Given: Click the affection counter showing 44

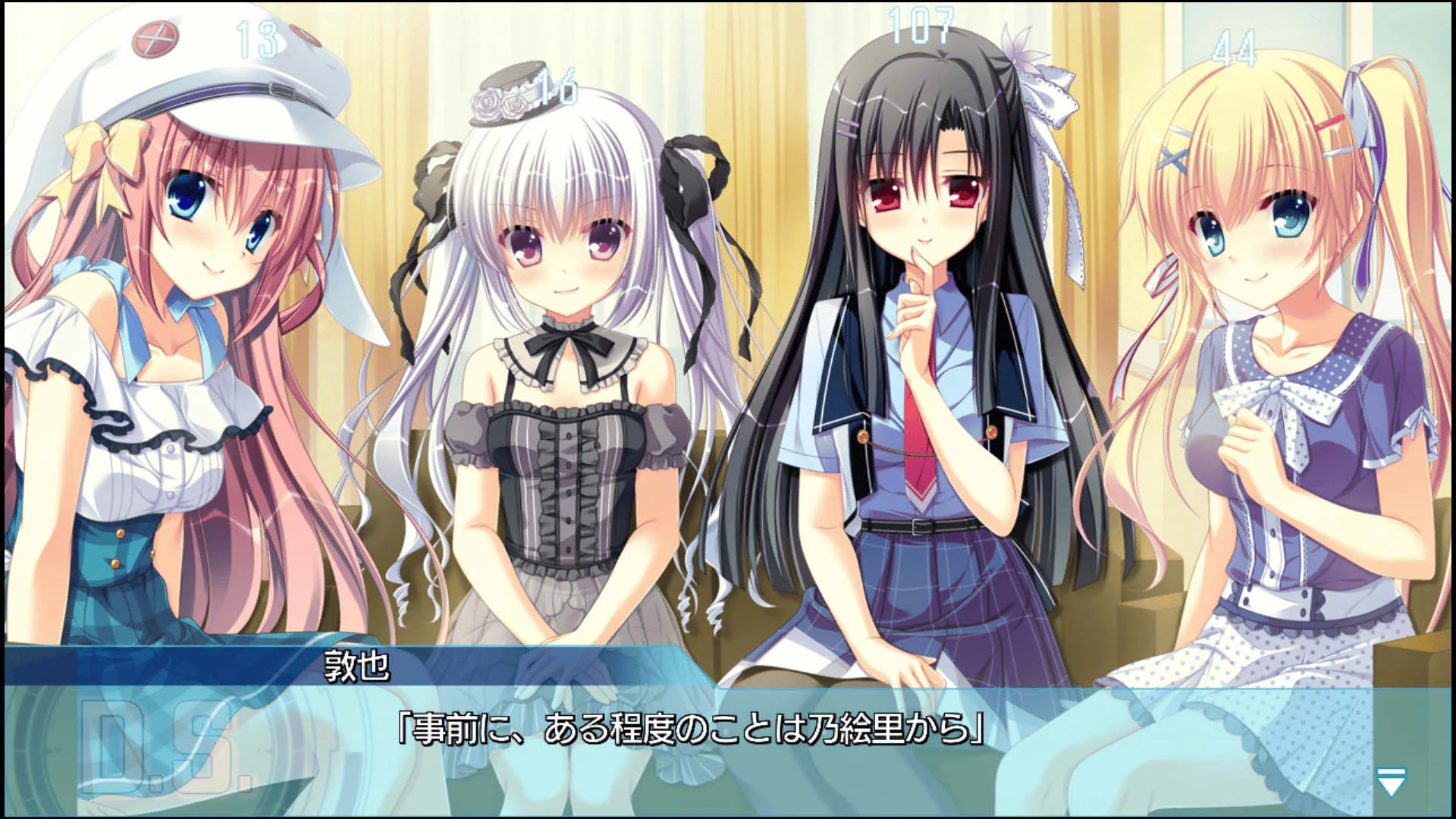Looking at the screenshot, I should 1238,47.
